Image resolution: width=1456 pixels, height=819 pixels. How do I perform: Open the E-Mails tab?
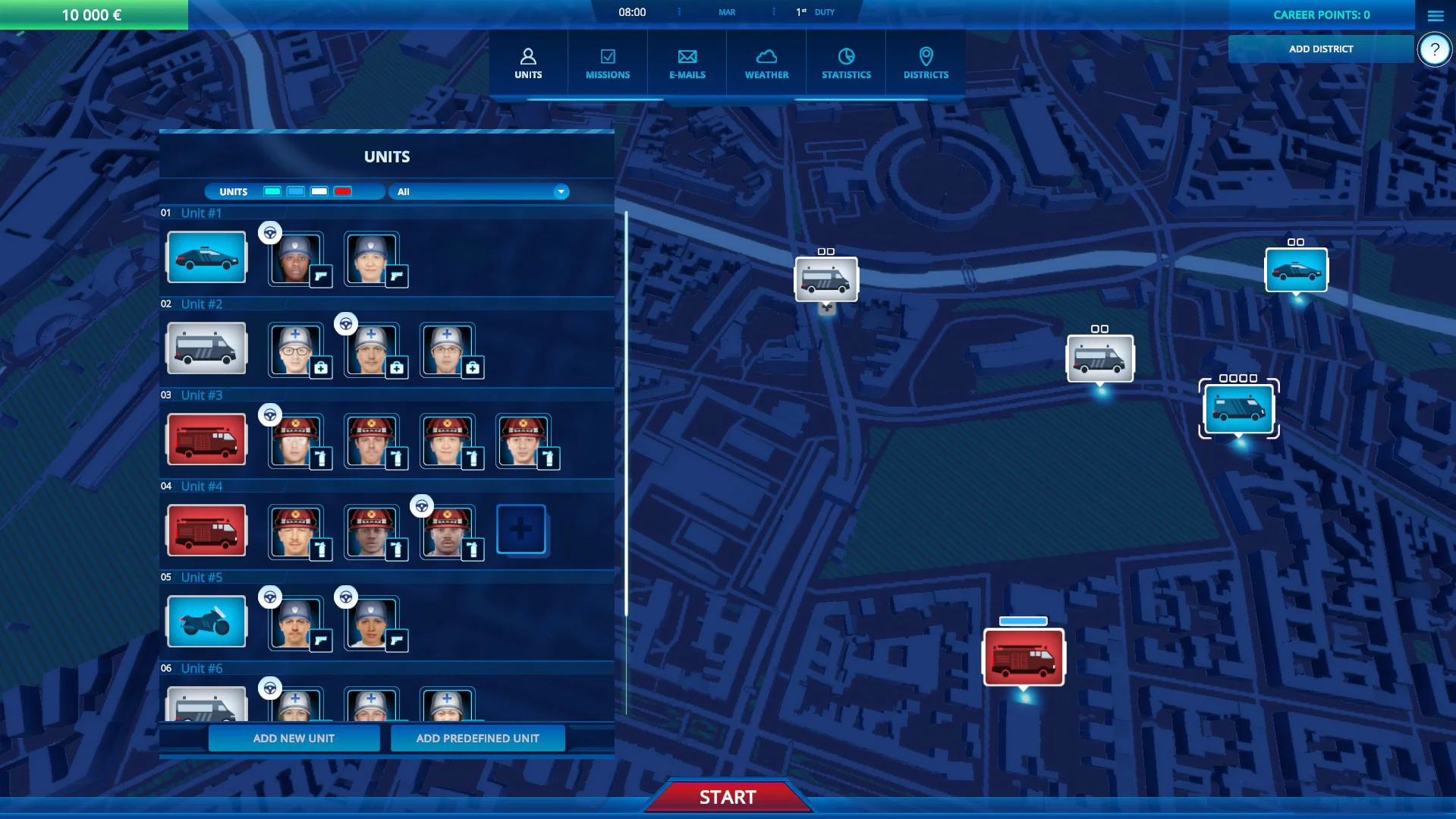pyautogui.click(x=687, y=64)
